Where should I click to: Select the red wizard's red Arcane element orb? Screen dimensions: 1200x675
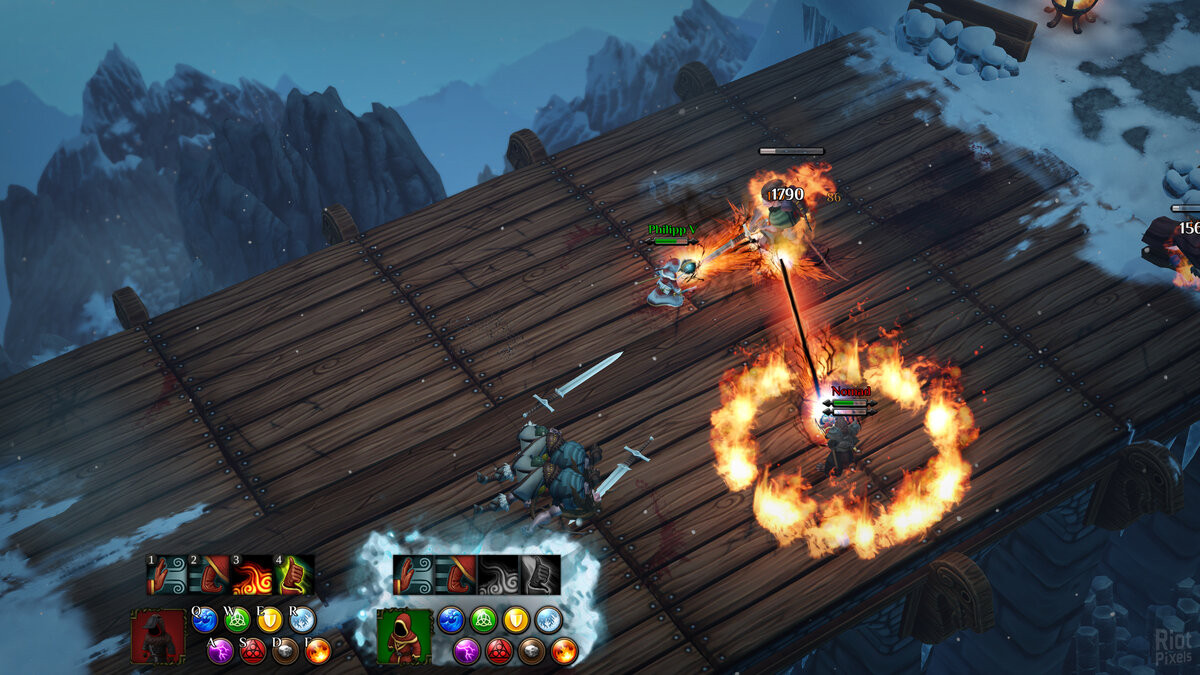point(253,652)
